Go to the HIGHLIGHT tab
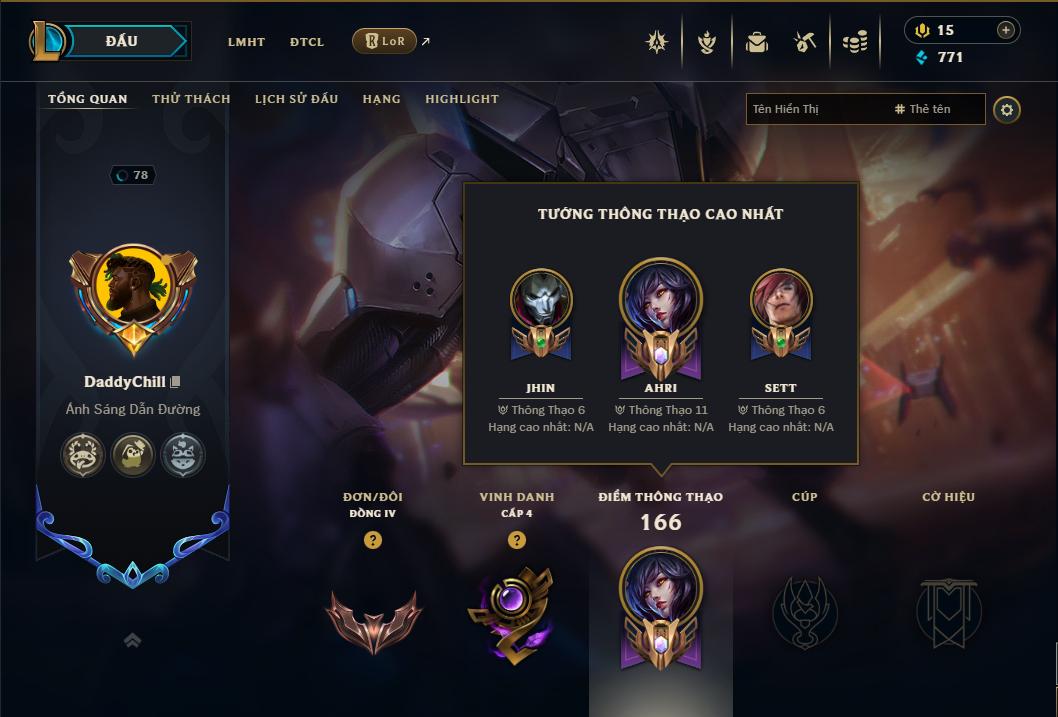1058x717 pixels. coord(462,99)
